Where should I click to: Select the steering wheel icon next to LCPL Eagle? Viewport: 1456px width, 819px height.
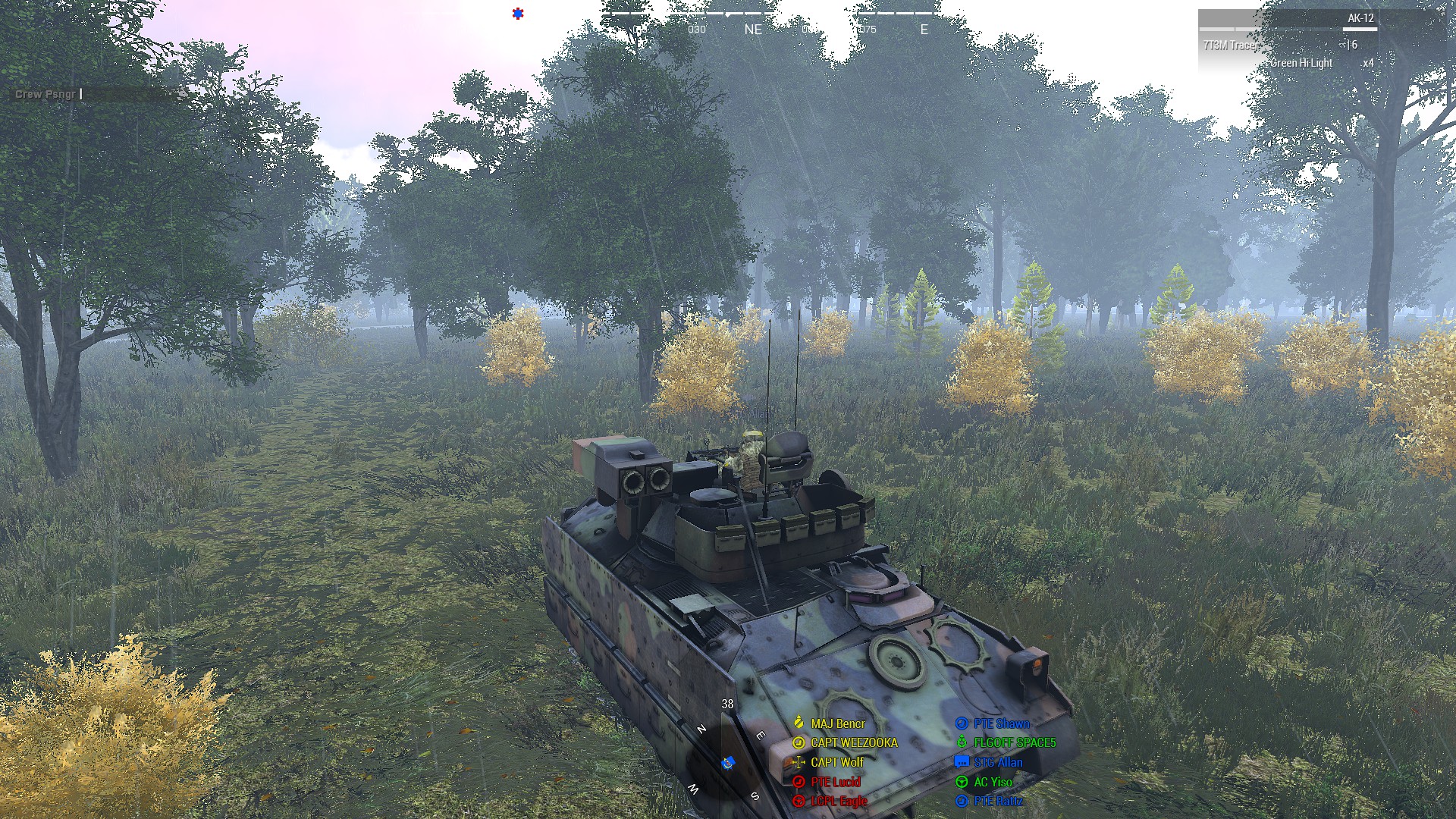tap(799, 802)
